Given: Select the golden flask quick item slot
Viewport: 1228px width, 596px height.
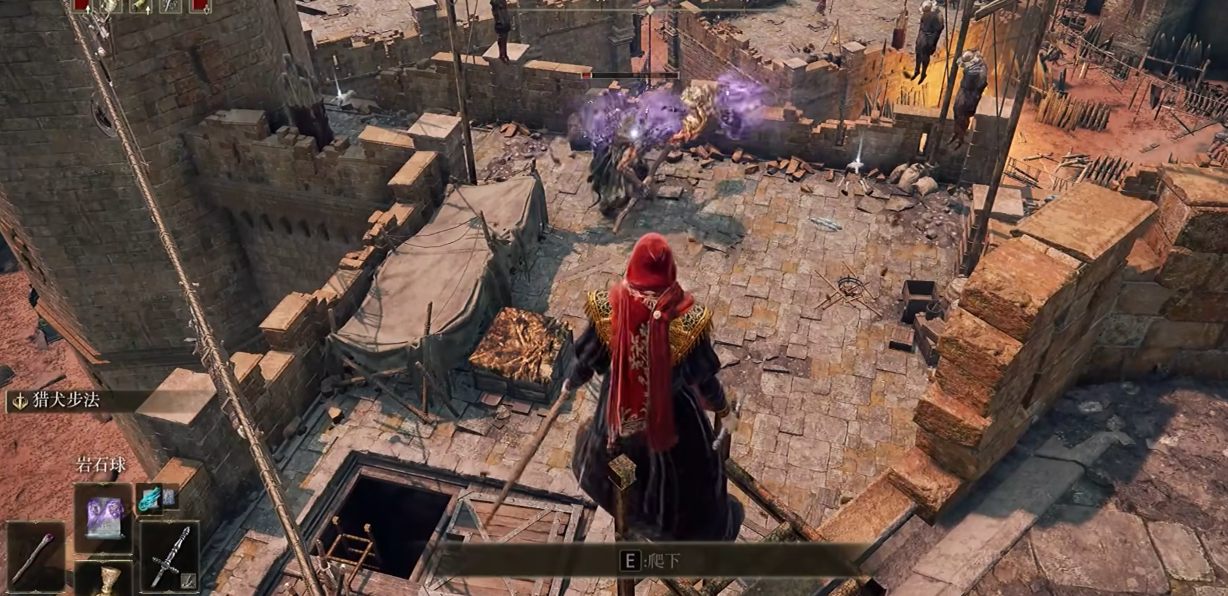Looking at the screenshot, I should (x=103, y=581).
